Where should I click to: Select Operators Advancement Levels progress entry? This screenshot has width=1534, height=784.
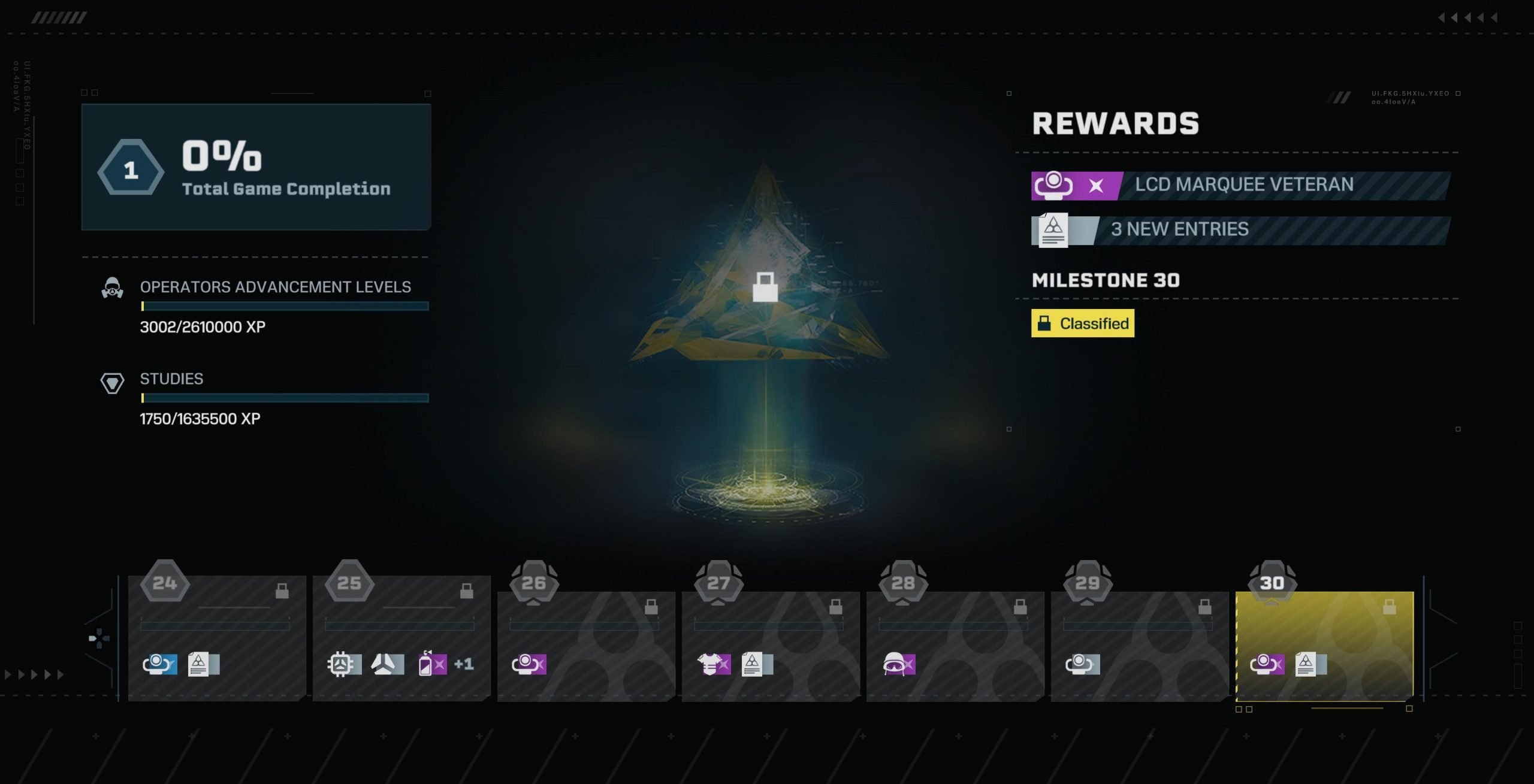click(x=276, y=305)
